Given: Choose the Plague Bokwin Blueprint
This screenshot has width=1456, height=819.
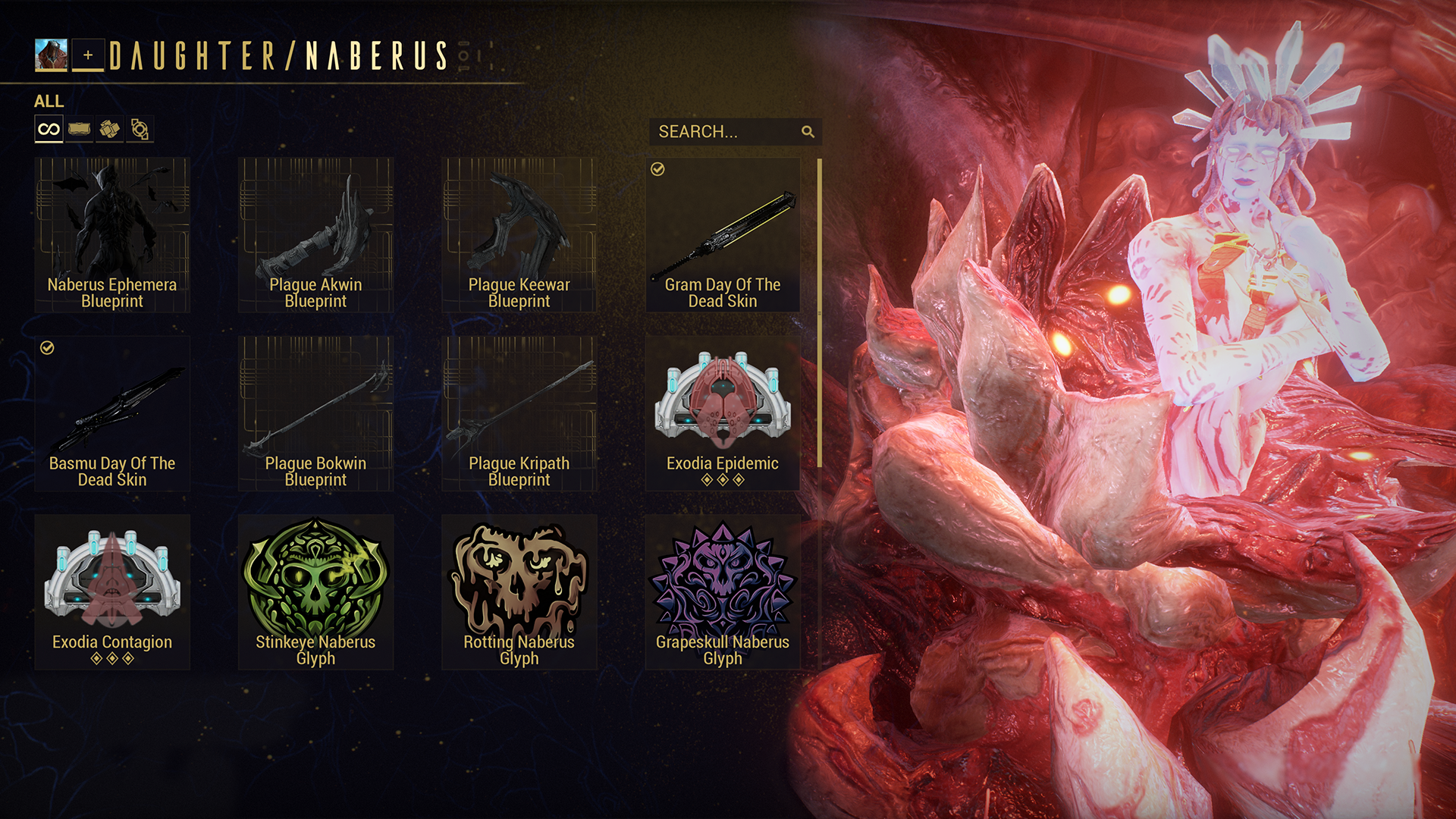Looking at the screenshot, I should (315, 414).
